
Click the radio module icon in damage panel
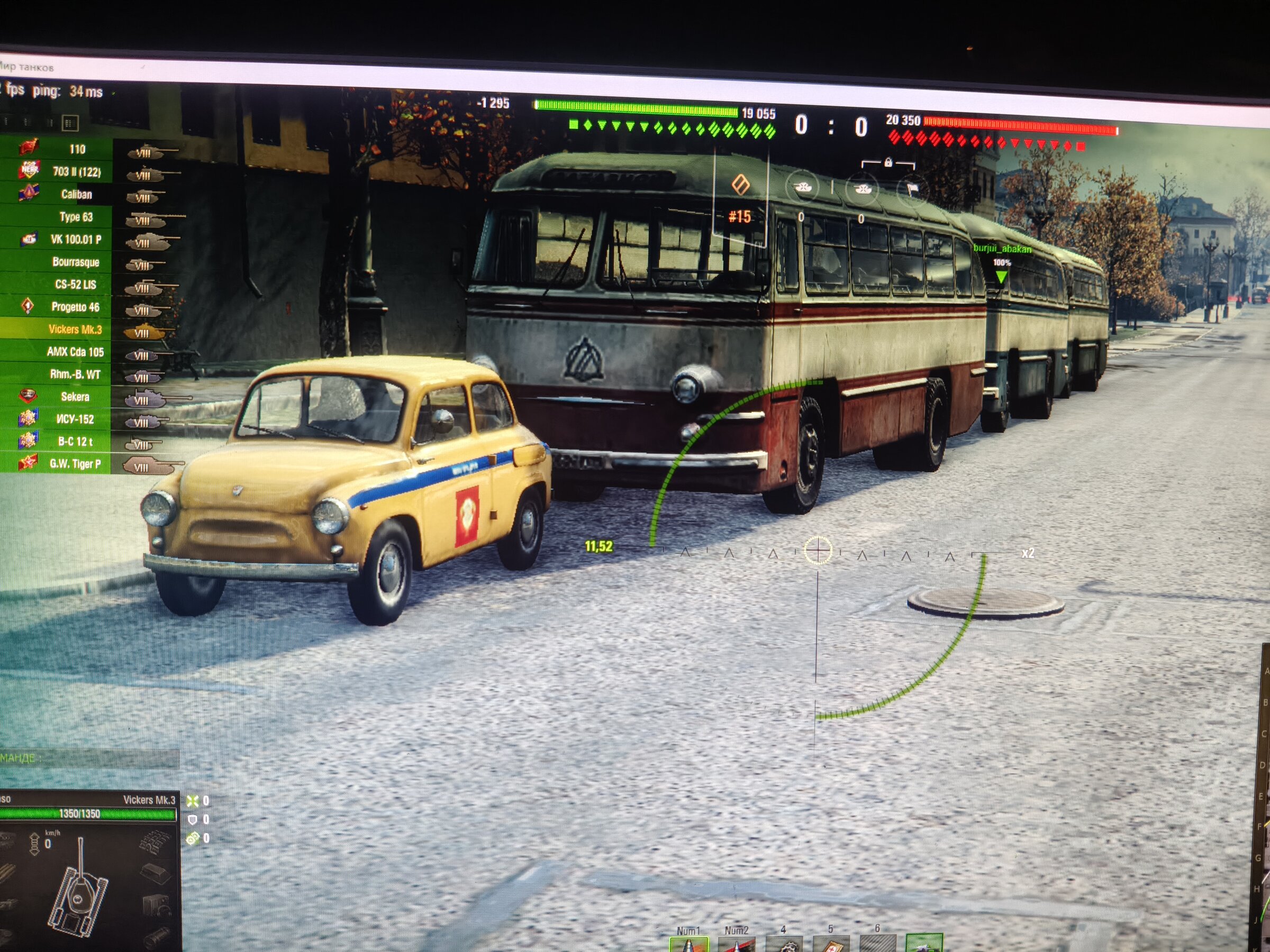155,907
